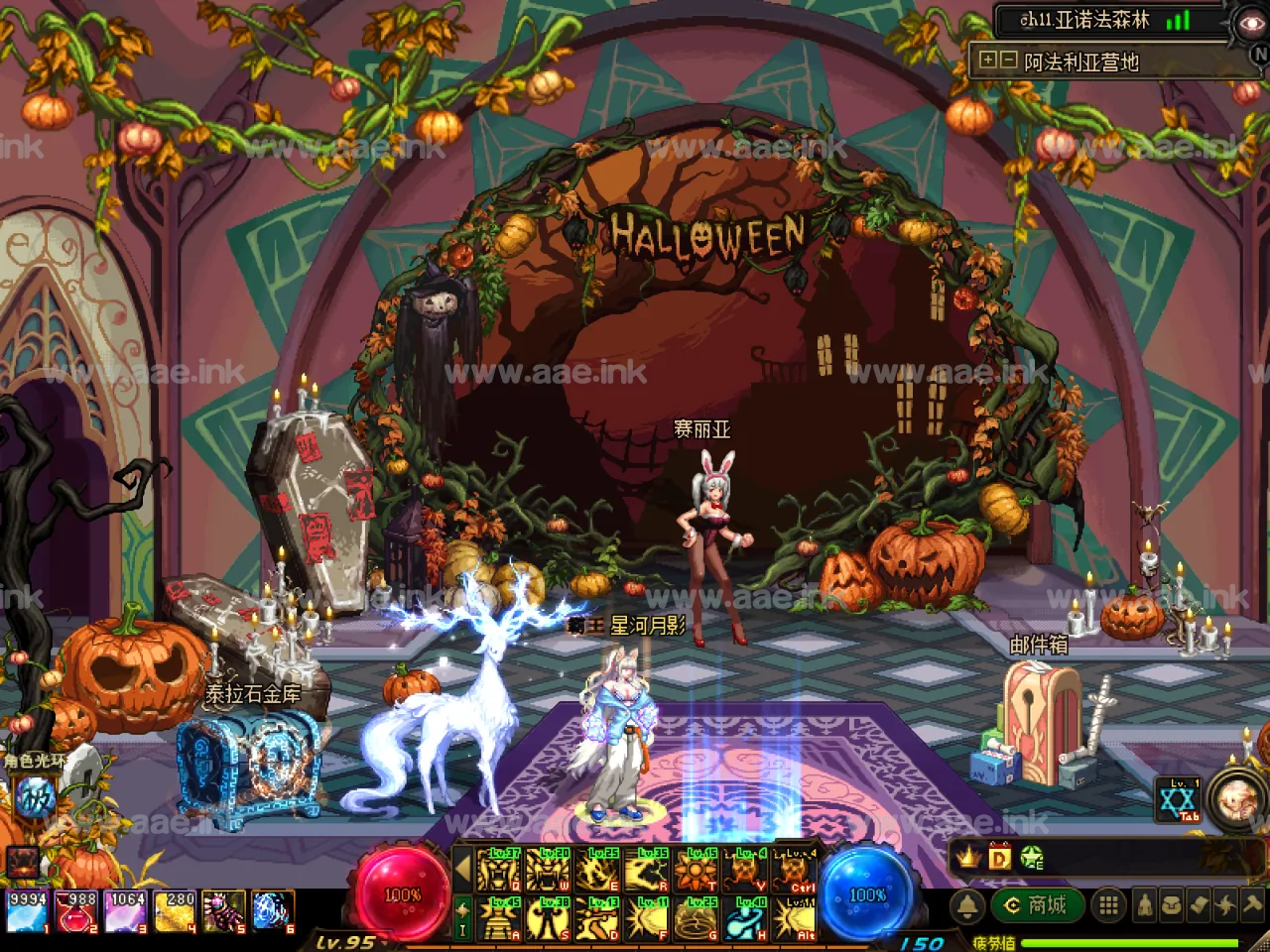Open the 商城 cash shop
The height and width of the screenshot is (952, 1270).
point(1037,905)
